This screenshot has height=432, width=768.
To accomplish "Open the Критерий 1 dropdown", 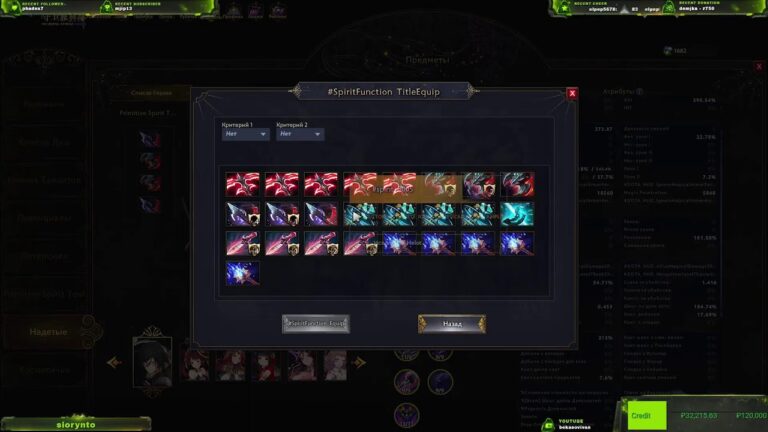I will tap(245, 133).
